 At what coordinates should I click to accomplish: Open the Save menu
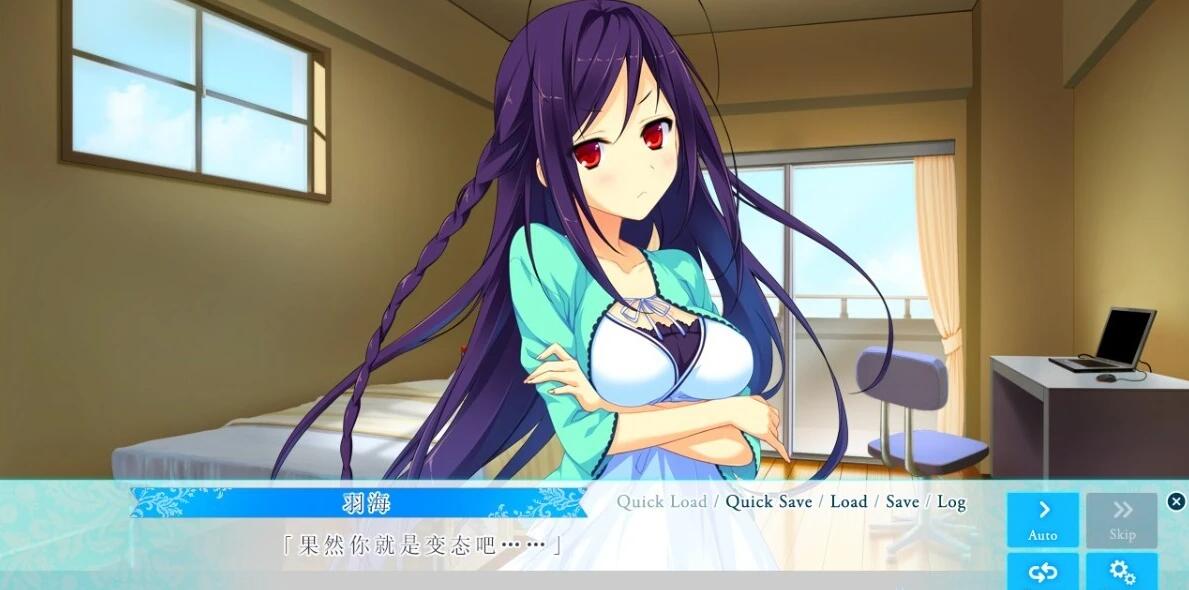click(x=902, y=502)
